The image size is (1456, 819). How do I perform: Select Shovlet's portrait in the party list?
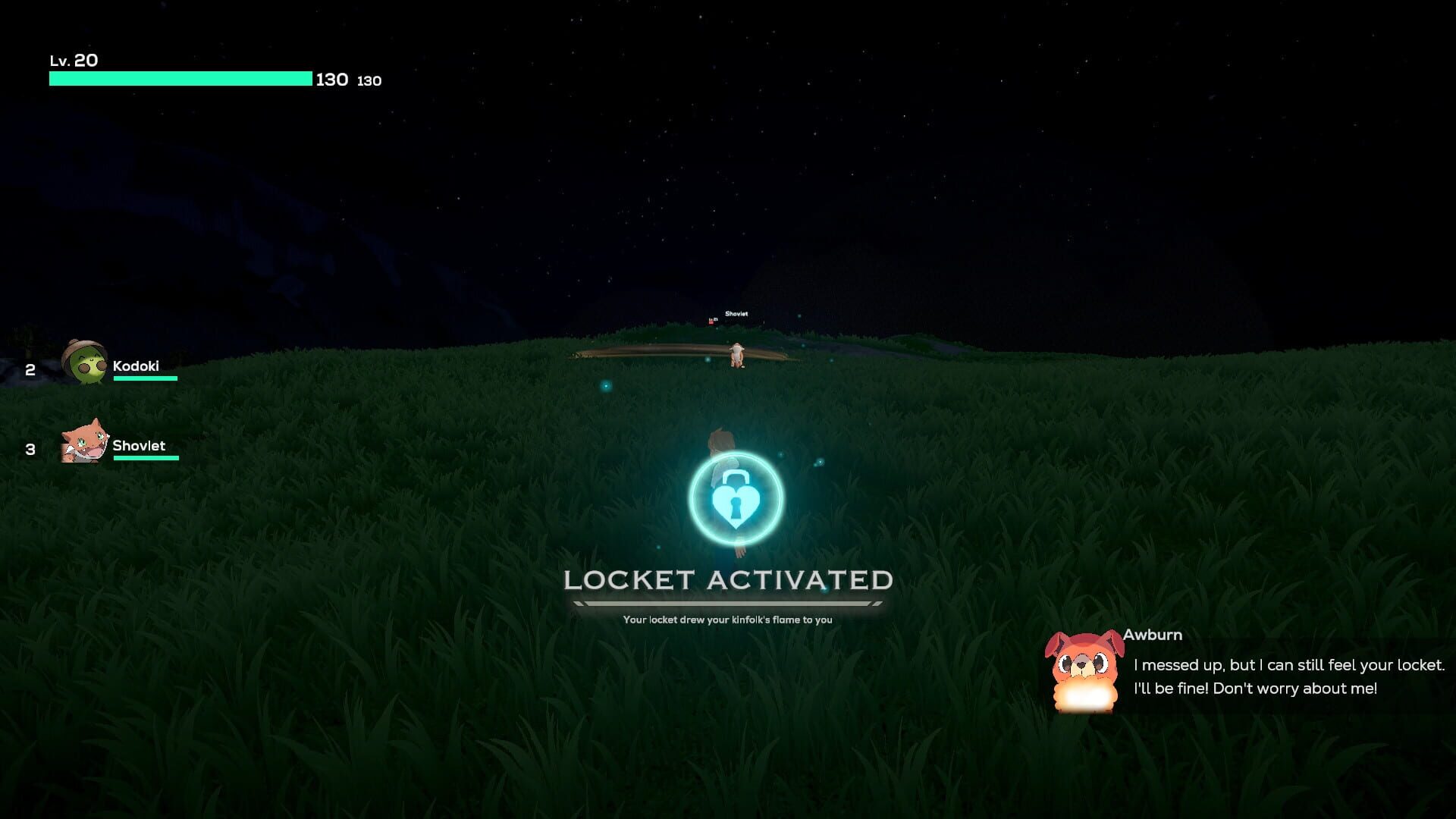coord(82,445)
